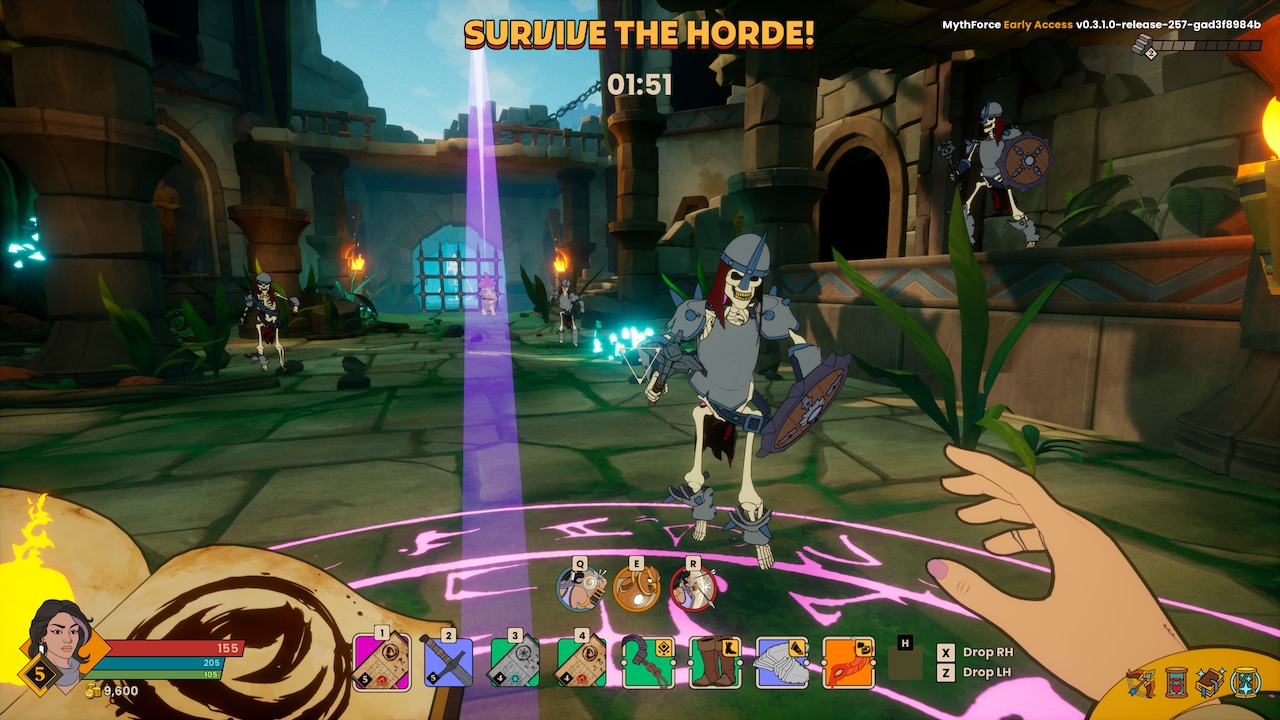Click the mace-wielding champion buff icon

[1141, 681]
